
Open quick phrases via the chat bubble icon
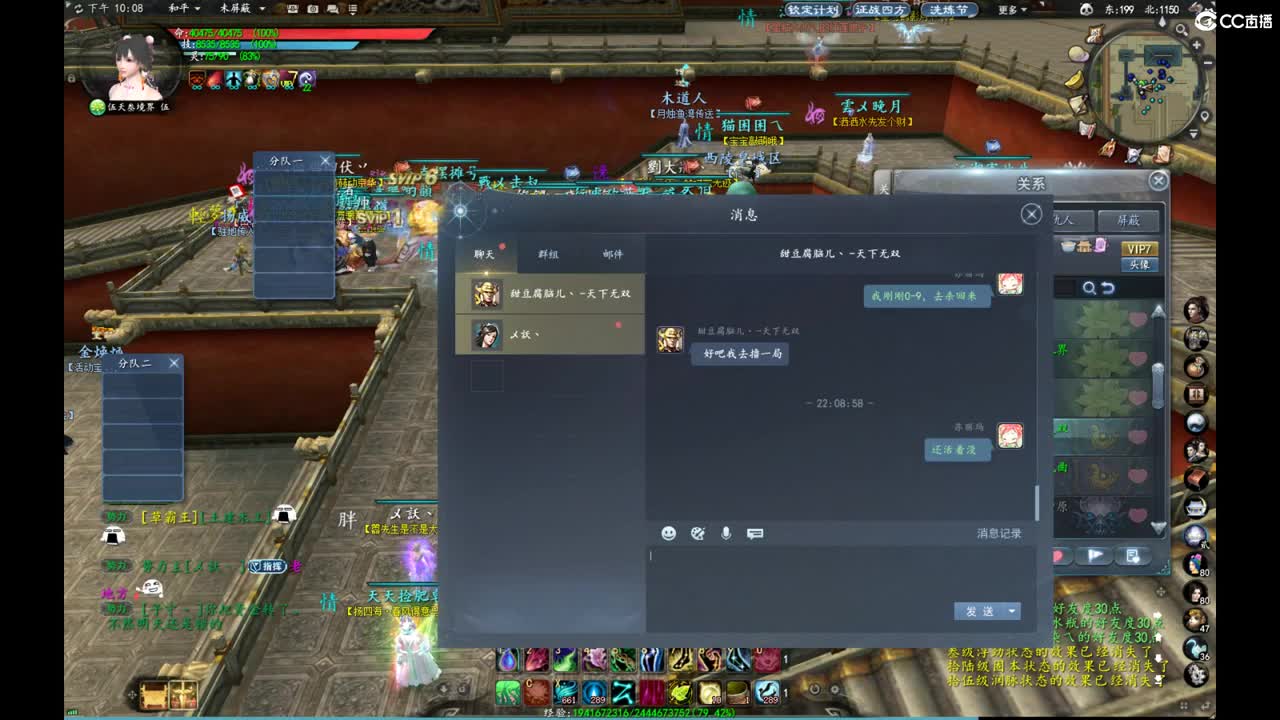coord(755,532)
